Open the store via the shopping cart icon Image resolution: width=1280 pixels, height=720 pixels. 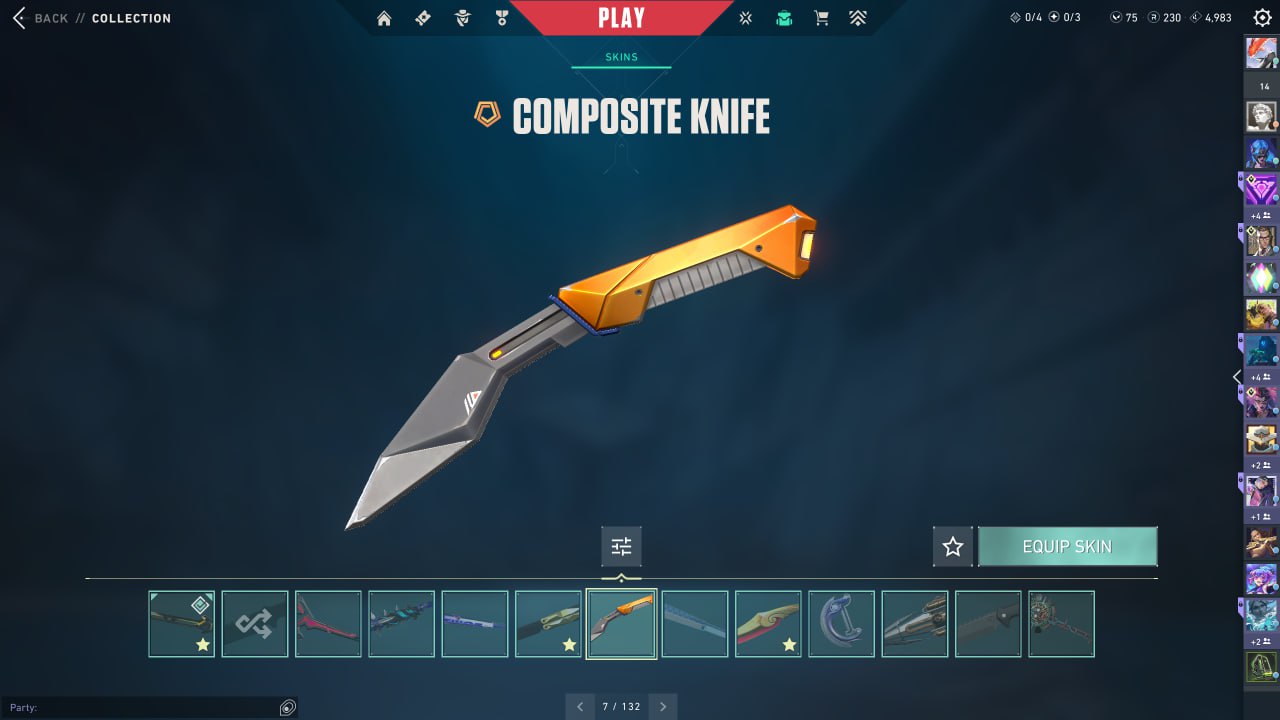821,18
